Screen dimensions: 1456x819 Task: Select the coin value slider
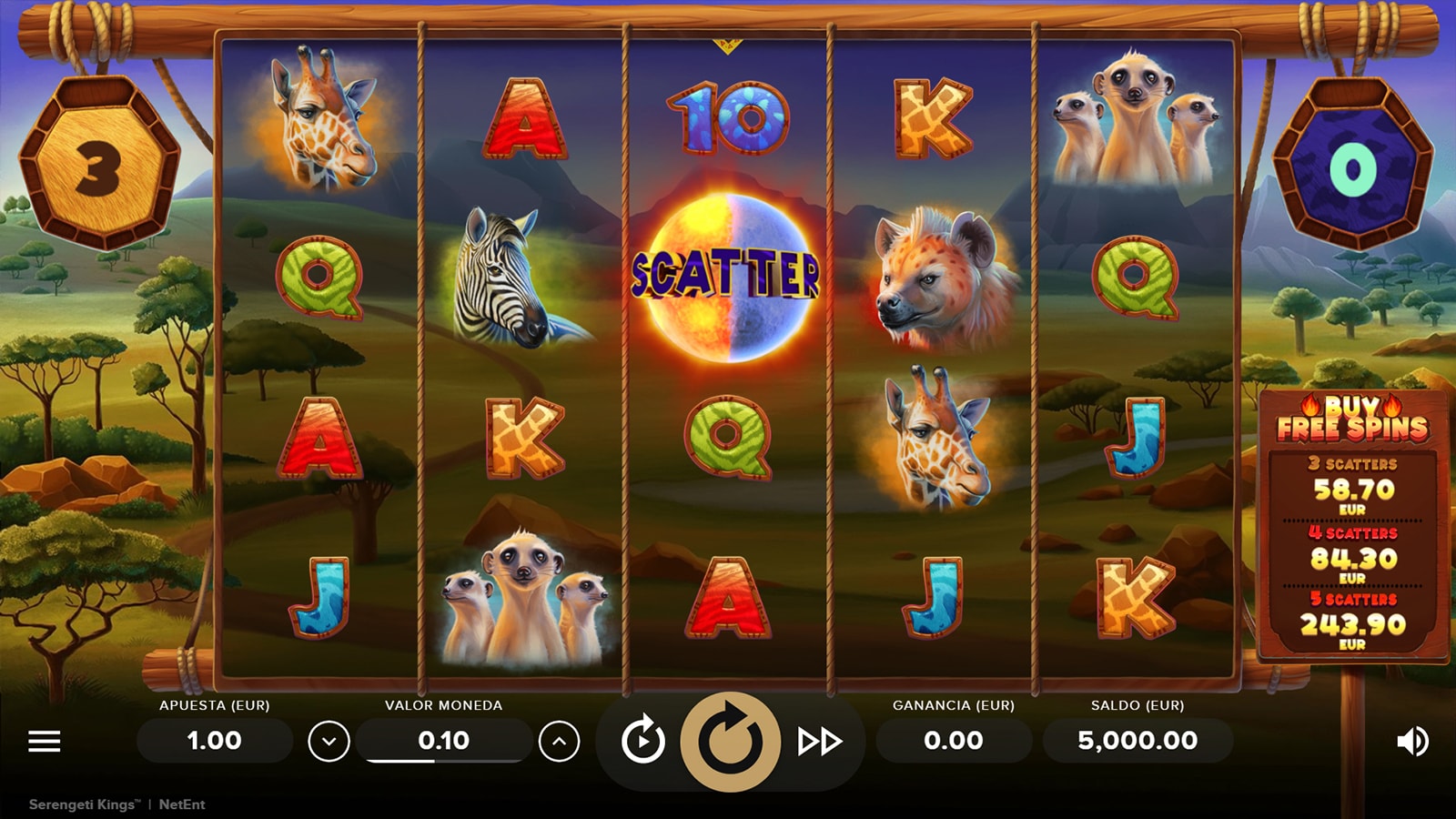click(444, 760)
